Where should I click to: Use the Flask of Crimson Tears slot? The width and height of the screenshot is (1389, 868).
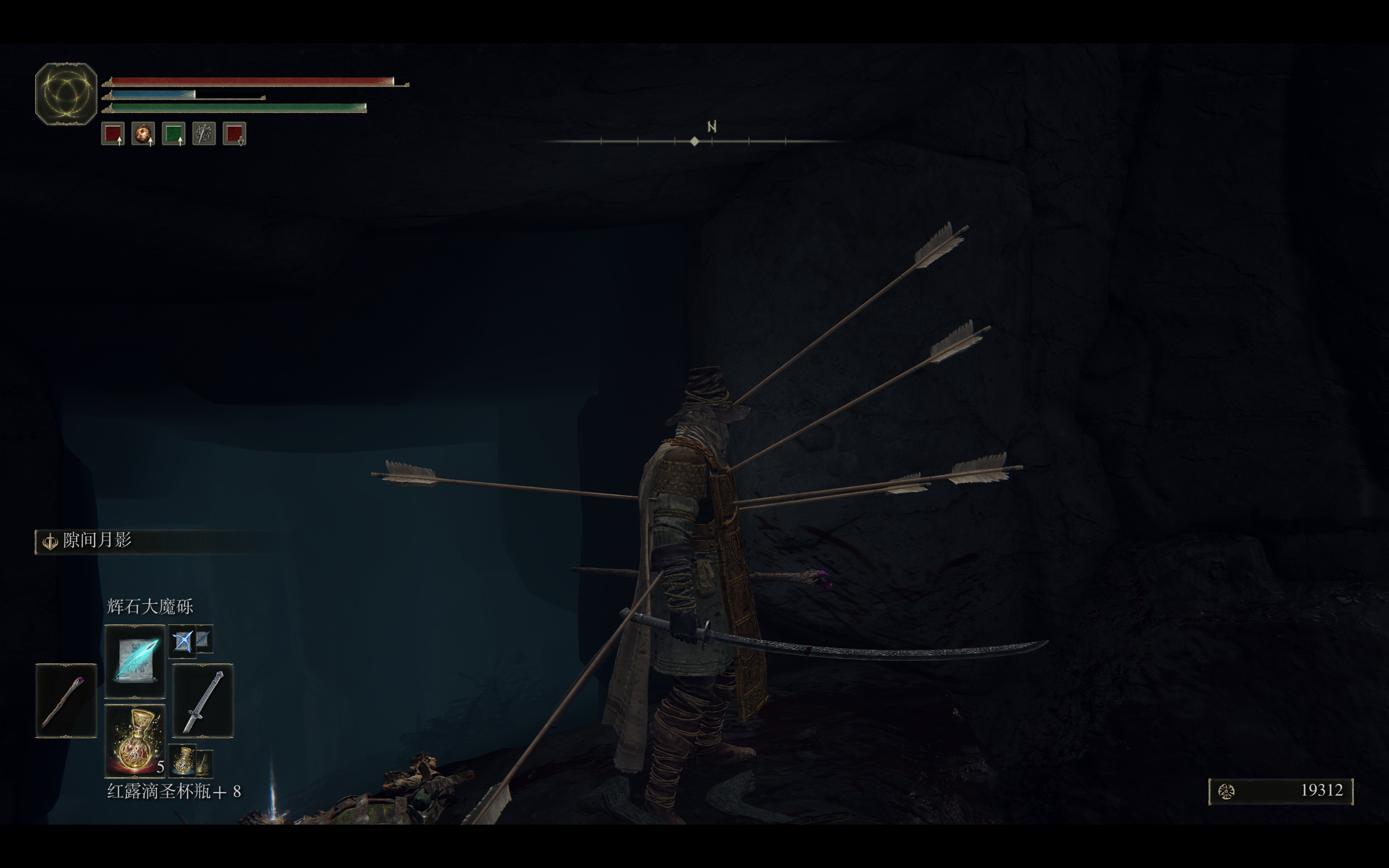click(135, 741)
